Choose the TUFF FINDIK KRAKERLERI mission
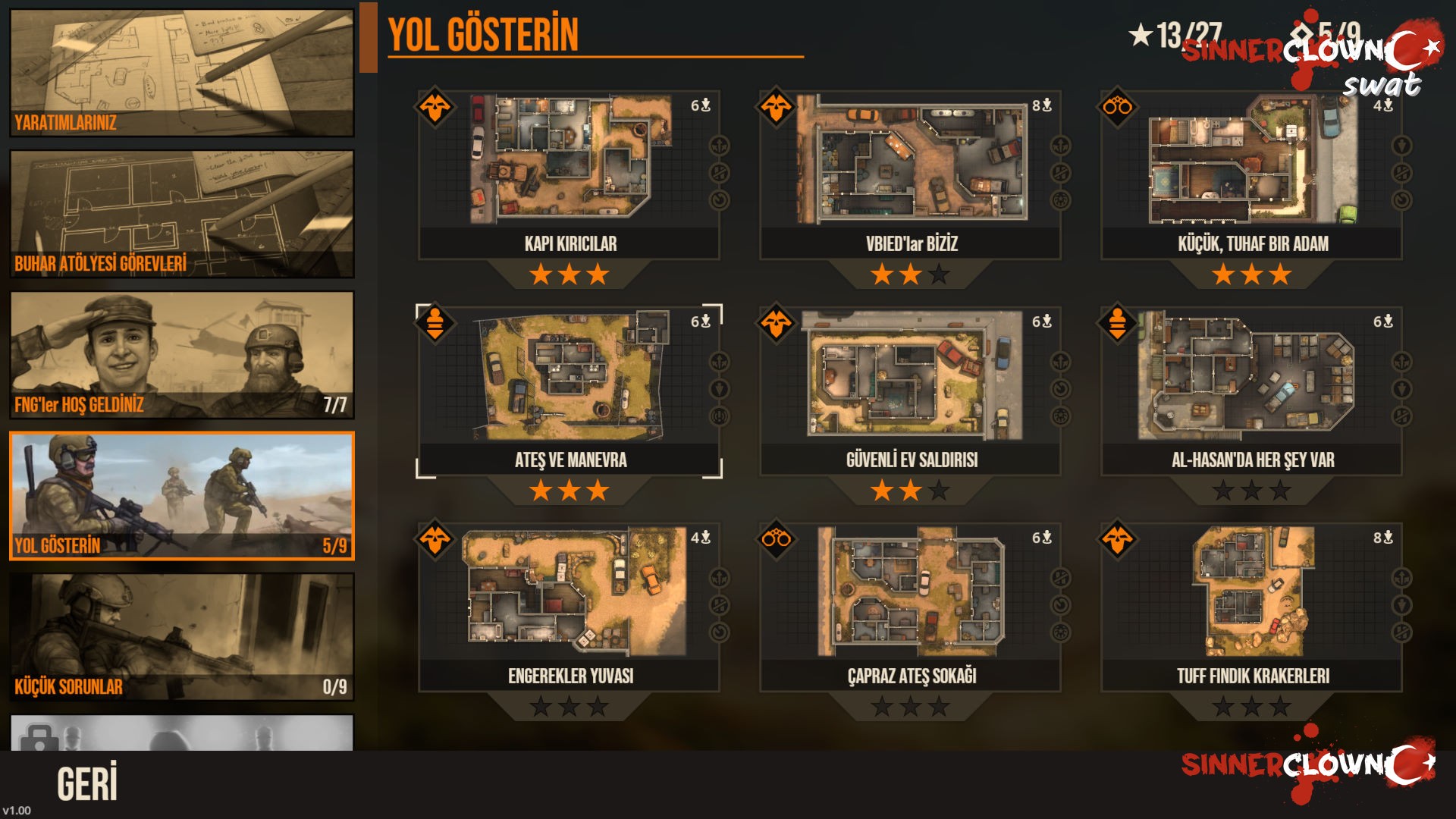The height and width of the screenshot is (819, 1456). tap(1251, 607)
